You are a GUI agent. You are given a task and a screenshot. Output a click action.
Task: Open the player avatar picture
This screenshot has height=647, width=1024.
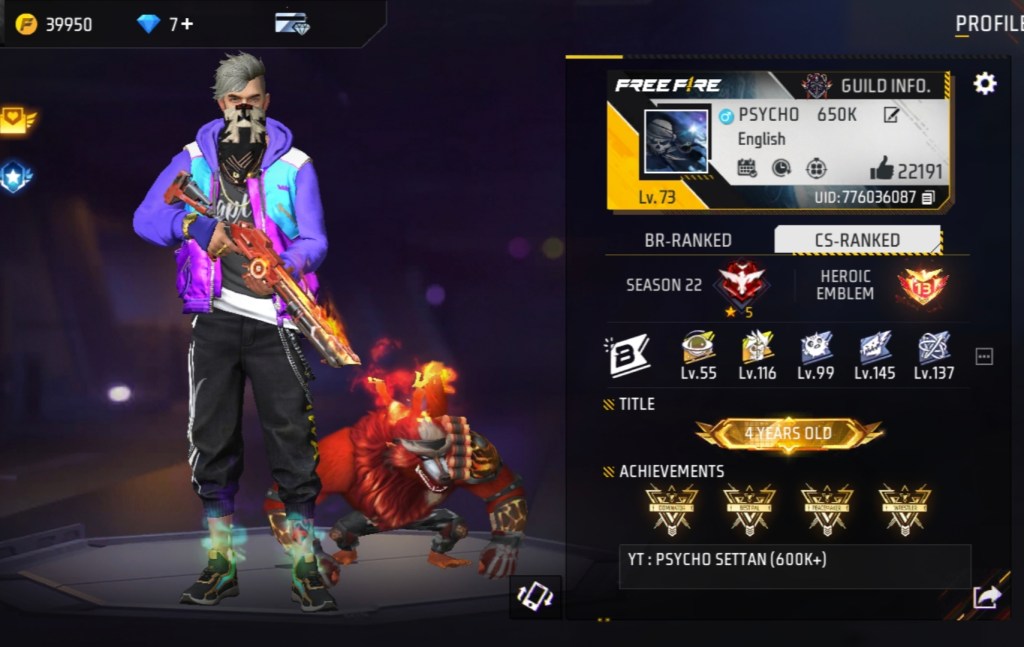coord(675,141)
